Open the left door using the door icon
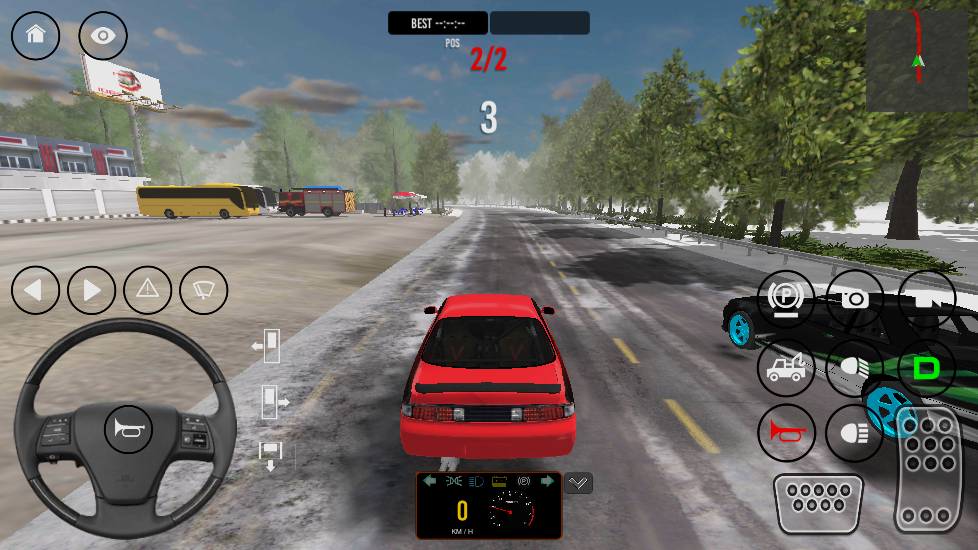This screenshot has width=978, height=550. (266, 346)
